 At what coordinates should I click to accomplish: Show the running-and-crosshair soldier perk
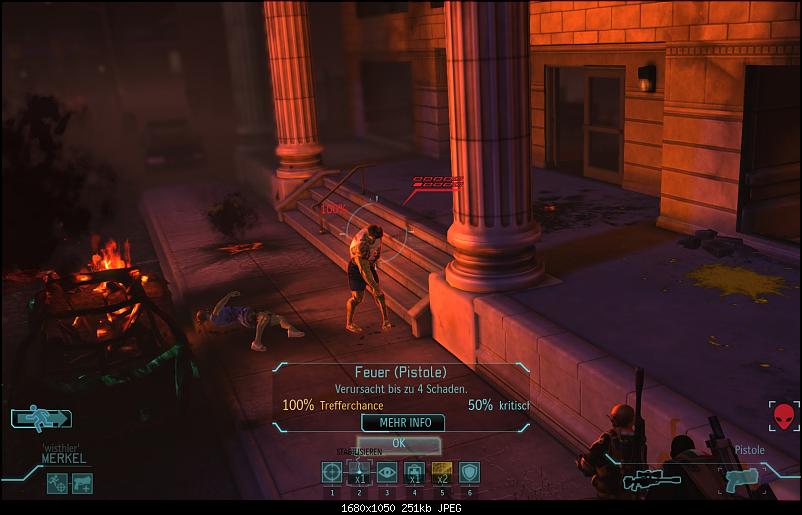(x=57, y=482)
